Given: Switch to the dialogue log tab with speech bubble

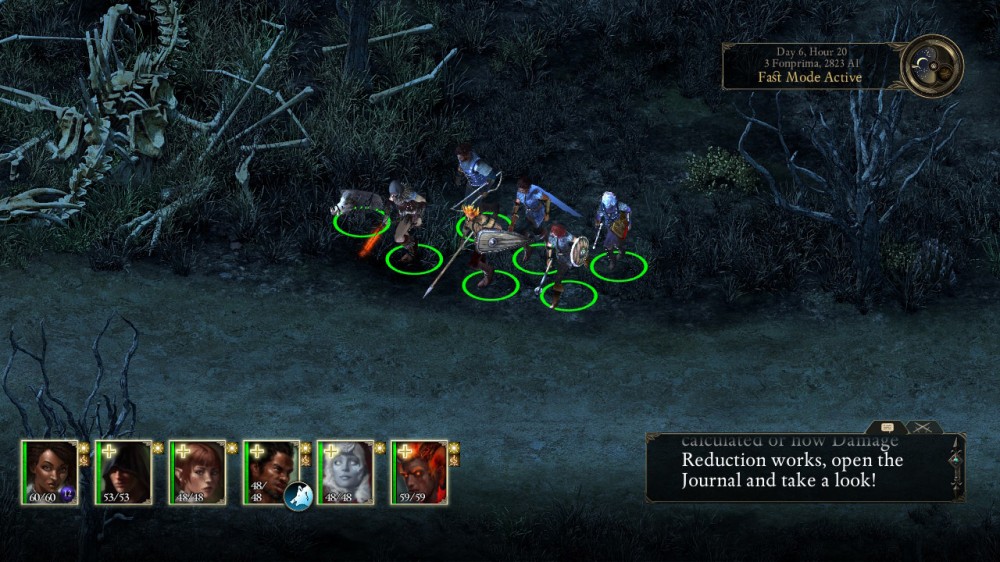Looking at the screenshot, I should point(887,427).
